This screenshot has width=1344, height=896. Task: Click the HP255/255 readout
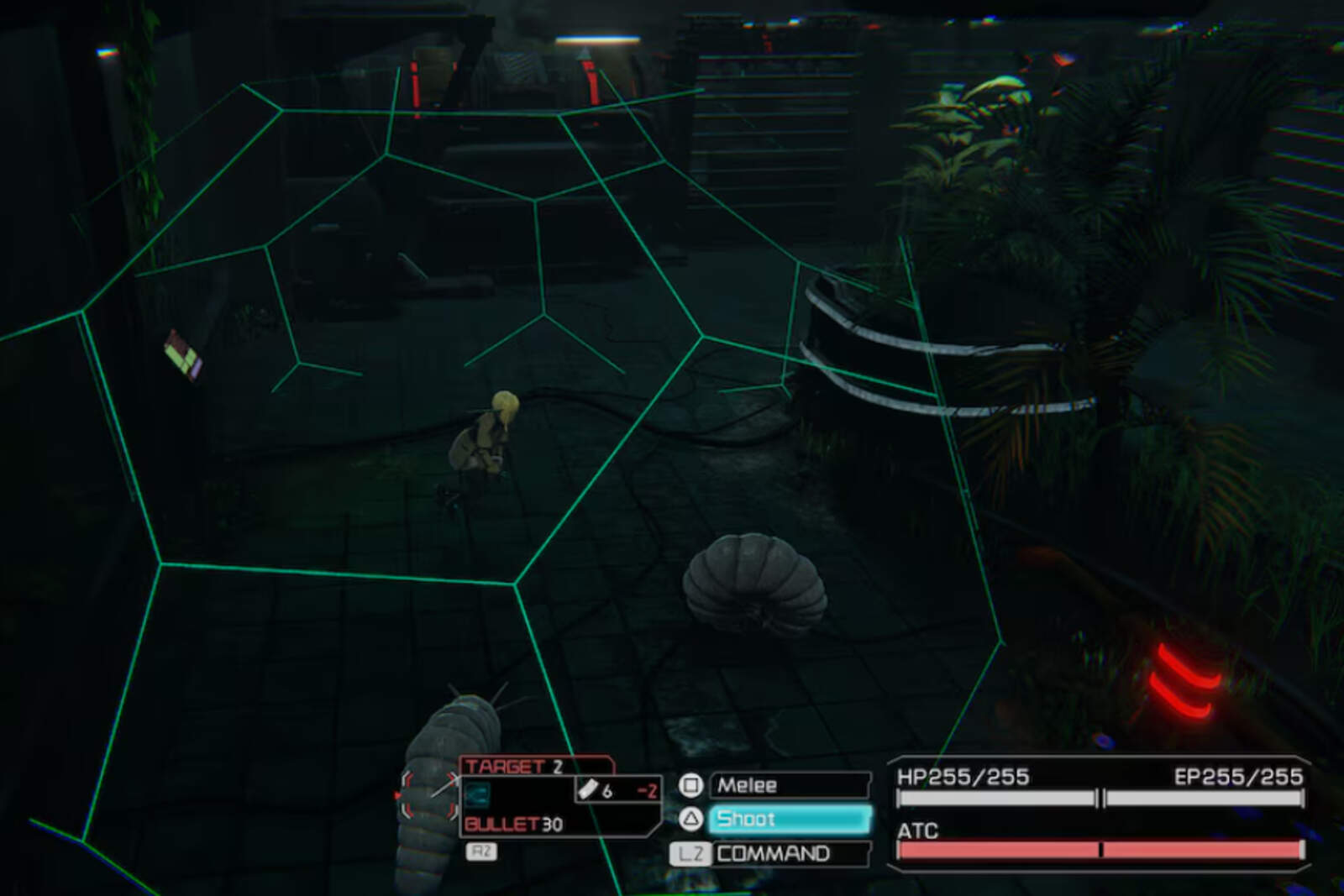pos(962,778)
